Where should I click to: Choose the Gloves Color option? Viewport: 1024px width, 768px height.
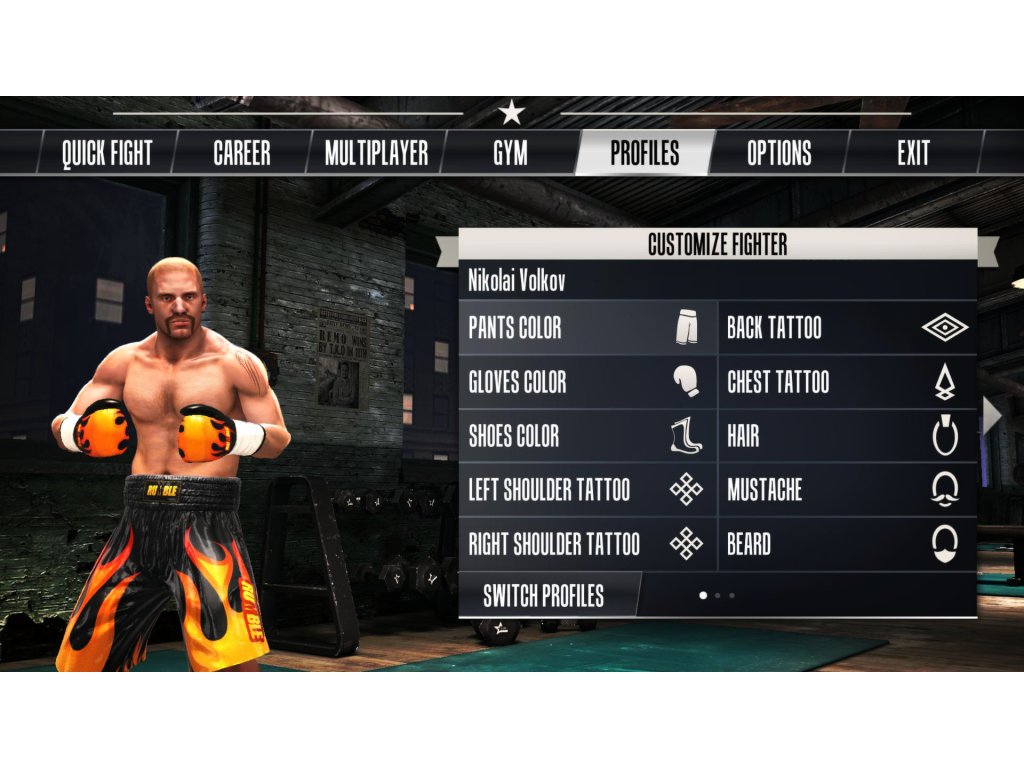pyautogui.click(x=588, y=382)
